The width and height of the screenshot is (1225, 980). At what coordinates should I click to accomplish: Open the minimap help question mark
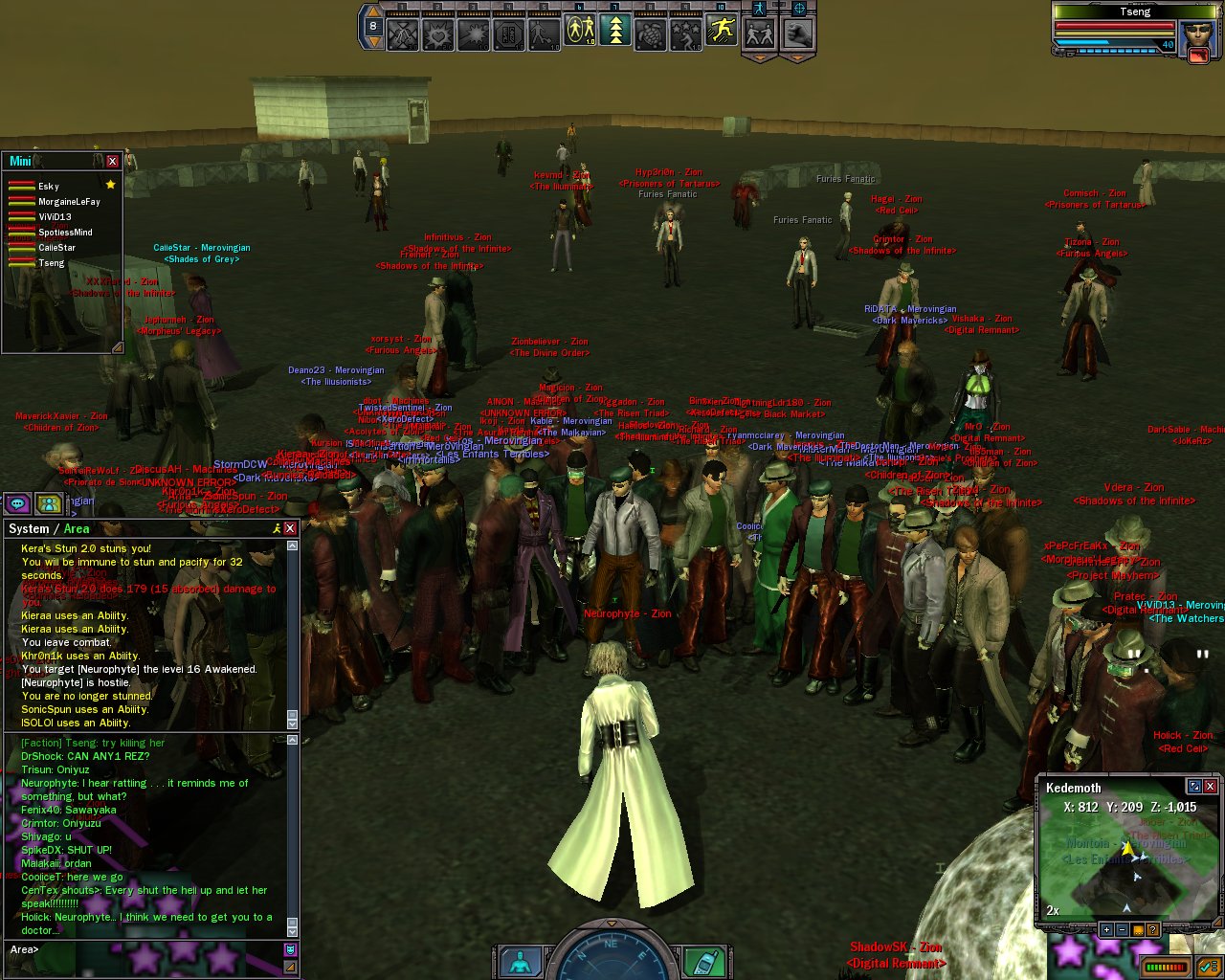[1152, 929]
